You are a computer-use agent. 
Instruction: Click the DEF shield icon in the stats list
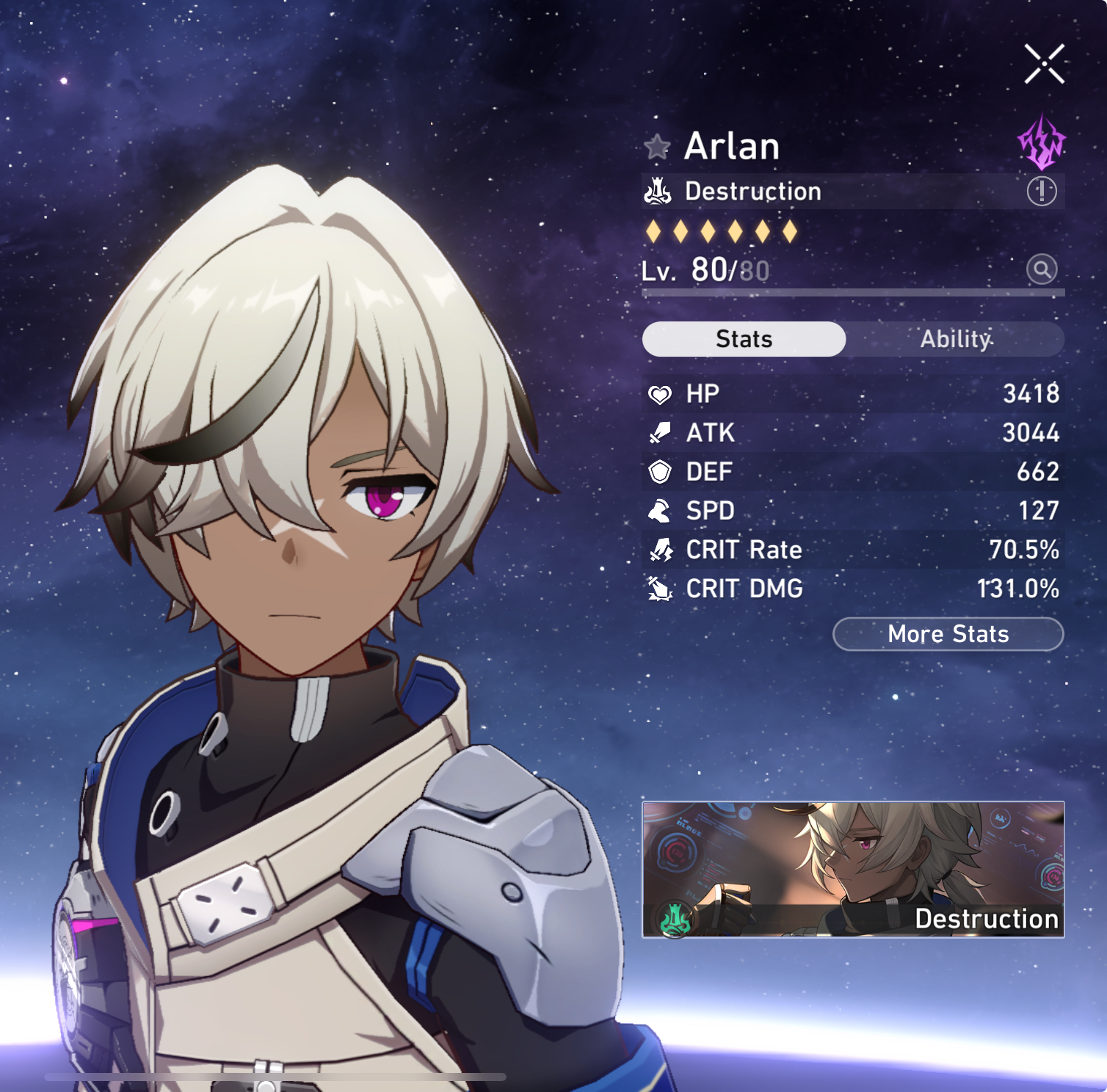point(661,472)
